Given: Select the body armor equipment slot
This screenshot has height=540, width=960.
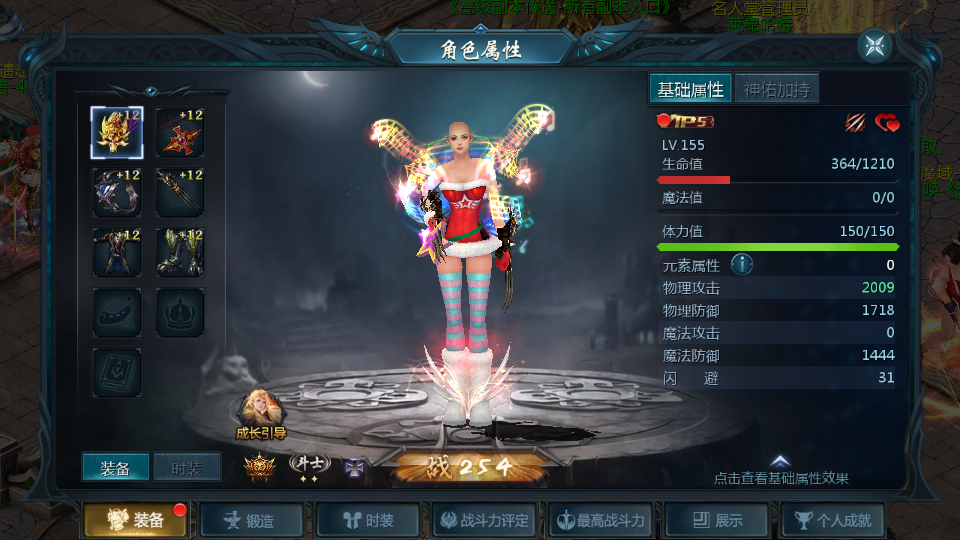Looking at the screenshot, I should pyautogui.click(x=117, y=252).
